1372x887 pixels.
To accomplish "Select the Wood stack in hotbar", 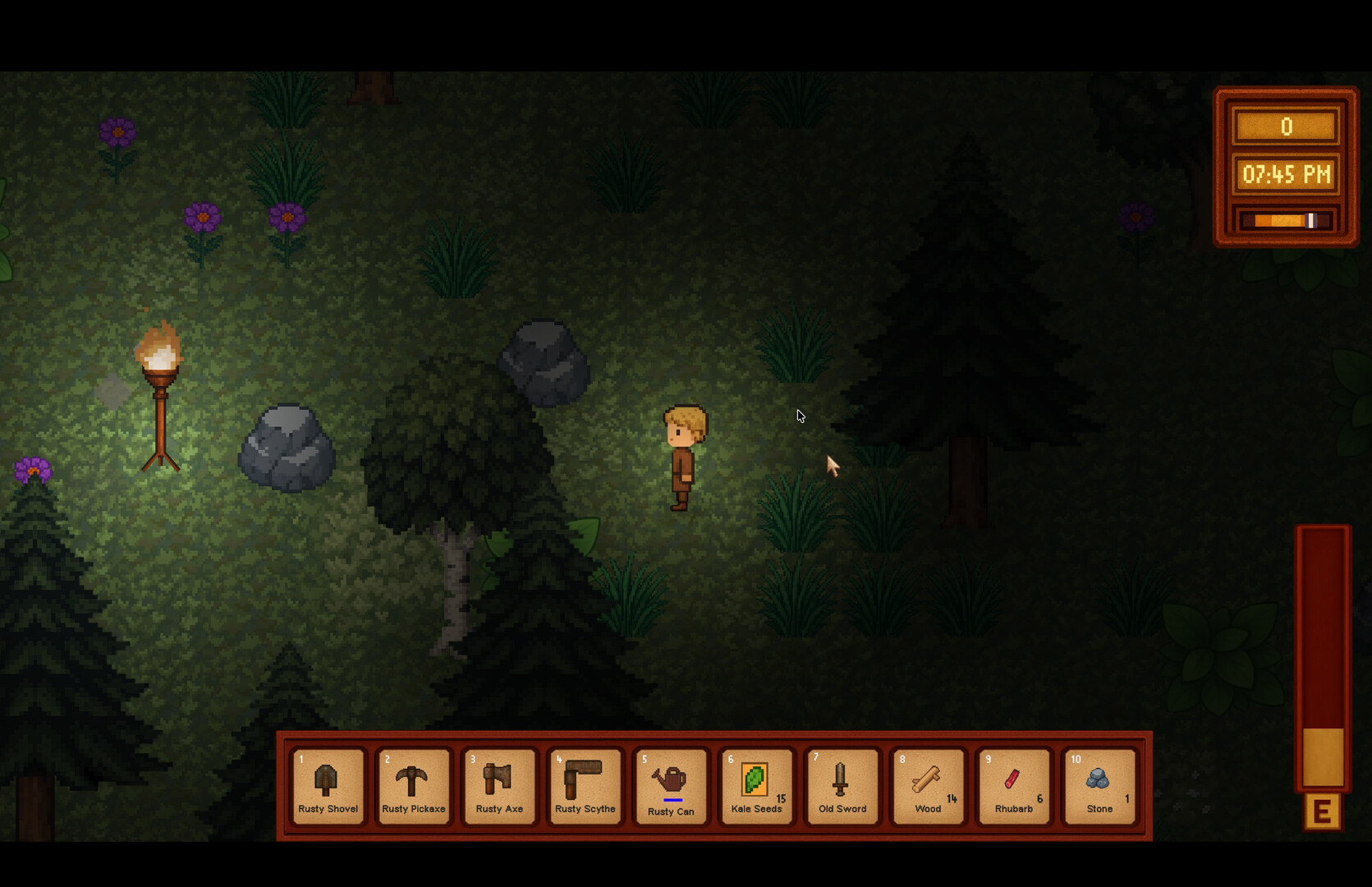I will [x=928, y=785].
